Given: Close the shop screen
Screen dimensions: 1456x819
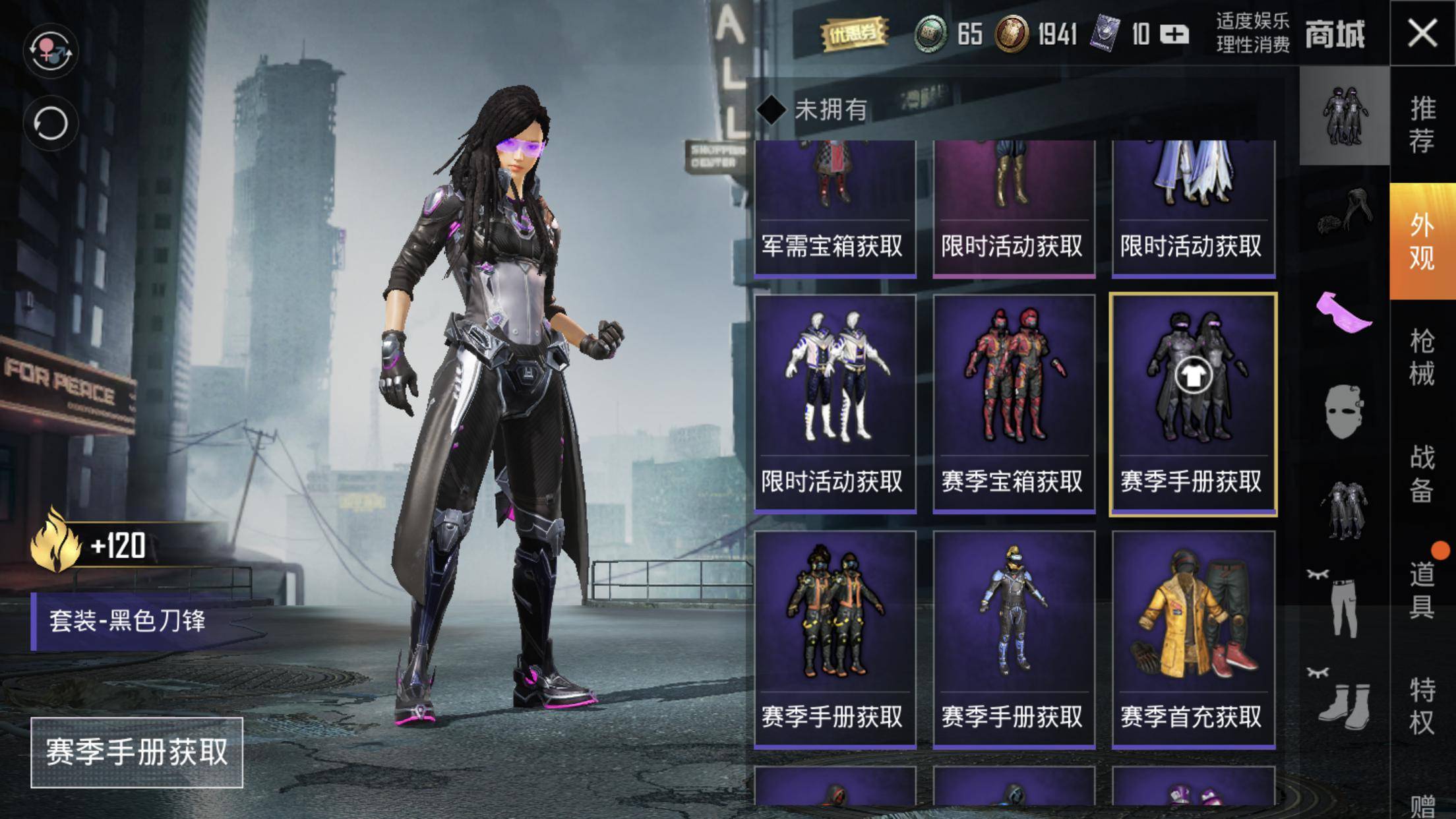Looking at the screenshot, I should tap(1422, 32).
